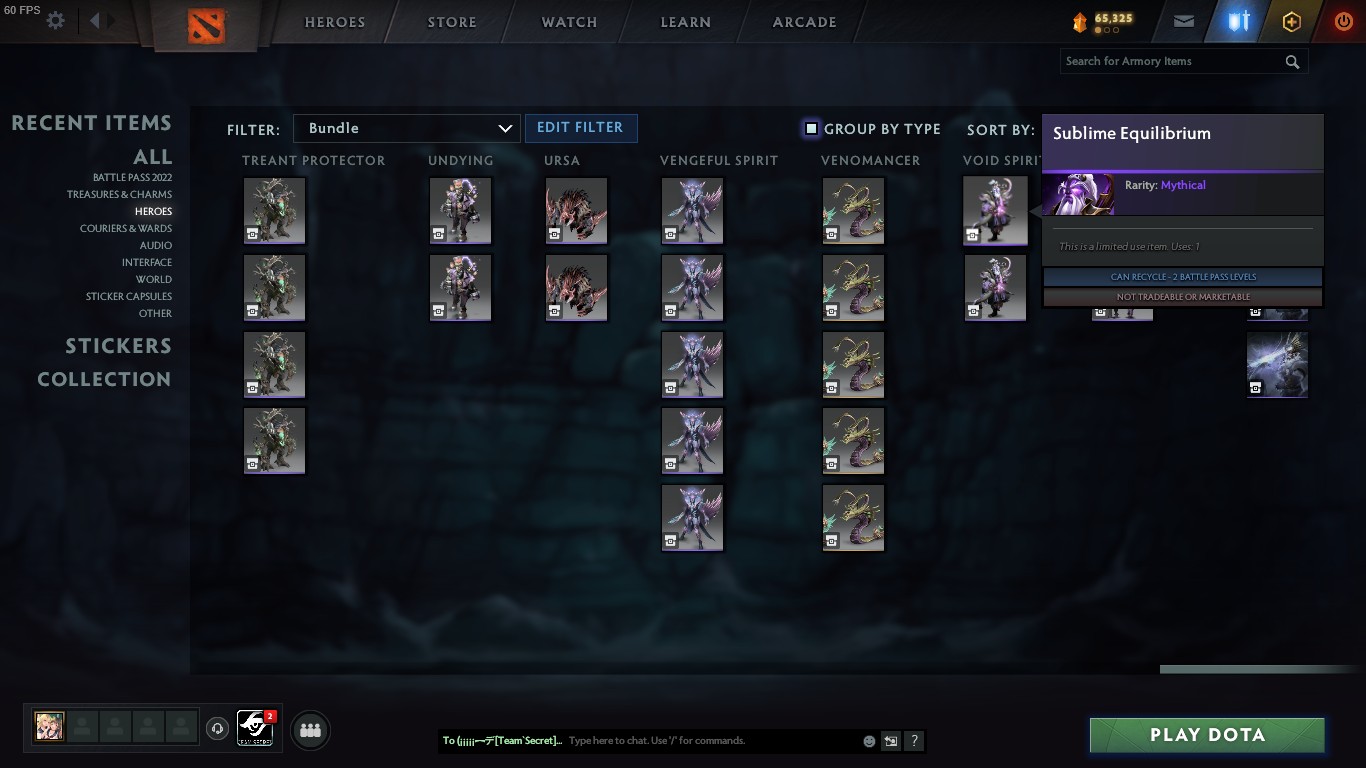Open the Dota Plus shield icon
Screen dimensions: 1366x768
click(x=1237, y=20)
